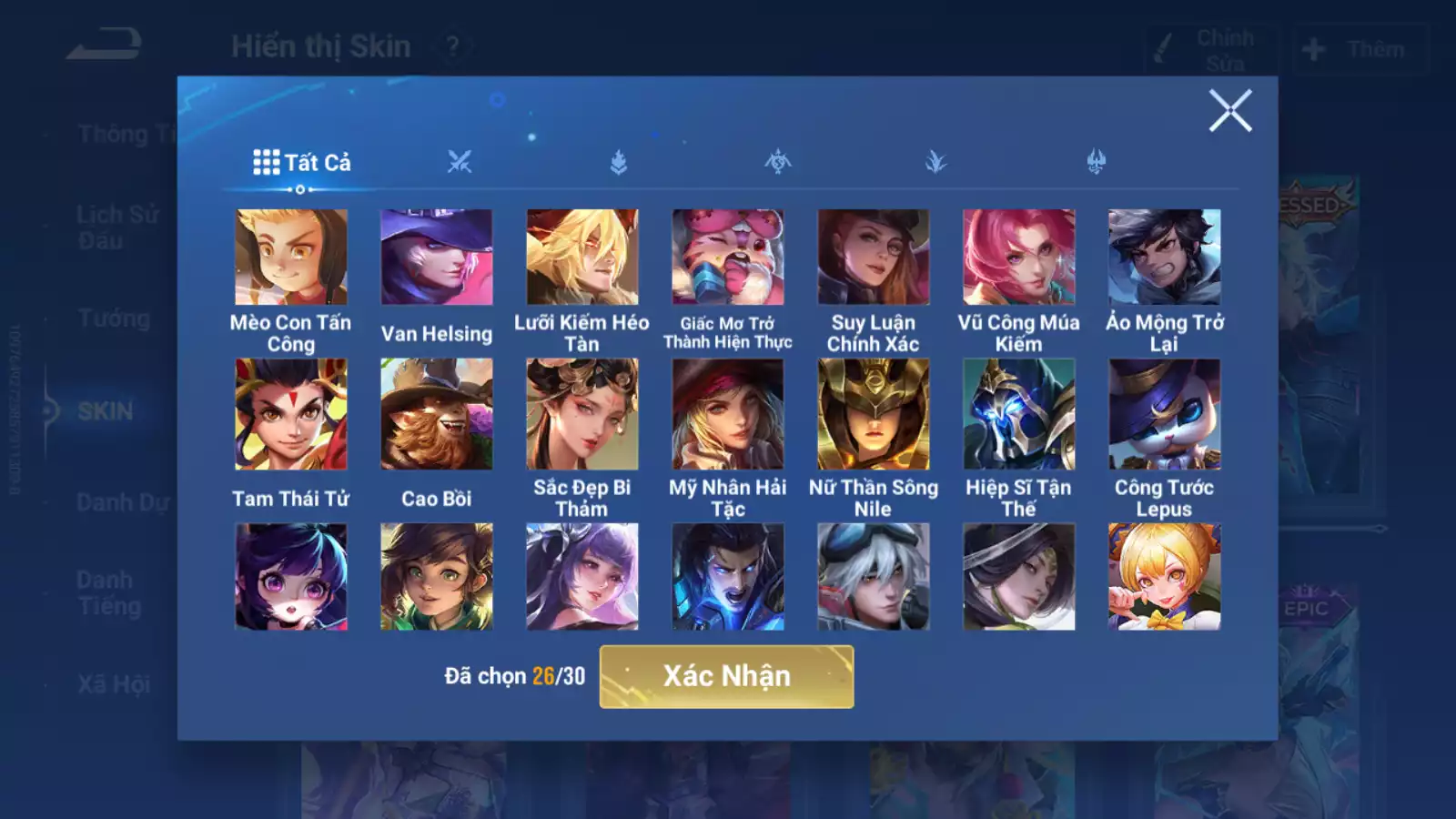Select the Vũ Công Múa Kiếm skin
The height and width of the screenshot is (819, 1456).
1019,258
